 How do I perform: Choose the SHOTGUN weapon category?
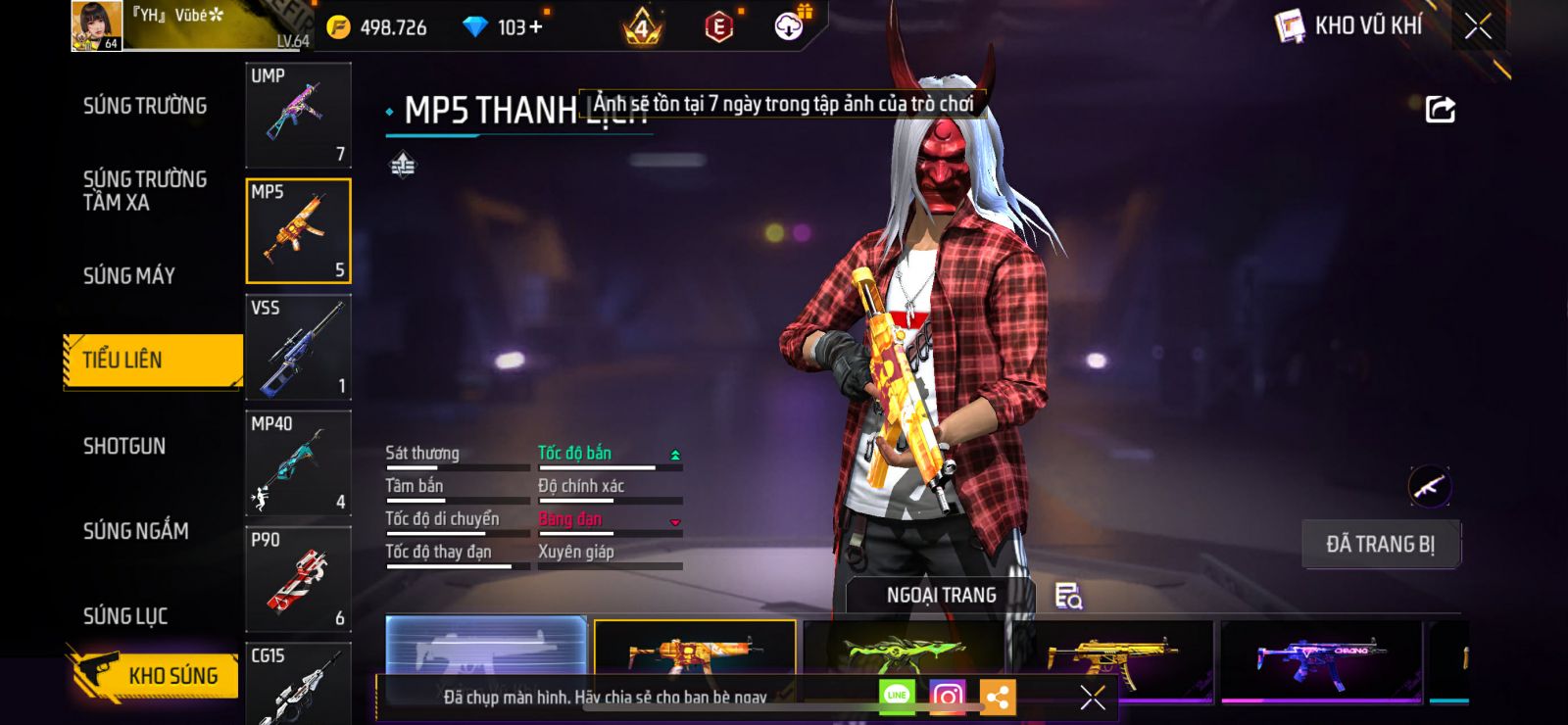[x=124, y=447]
